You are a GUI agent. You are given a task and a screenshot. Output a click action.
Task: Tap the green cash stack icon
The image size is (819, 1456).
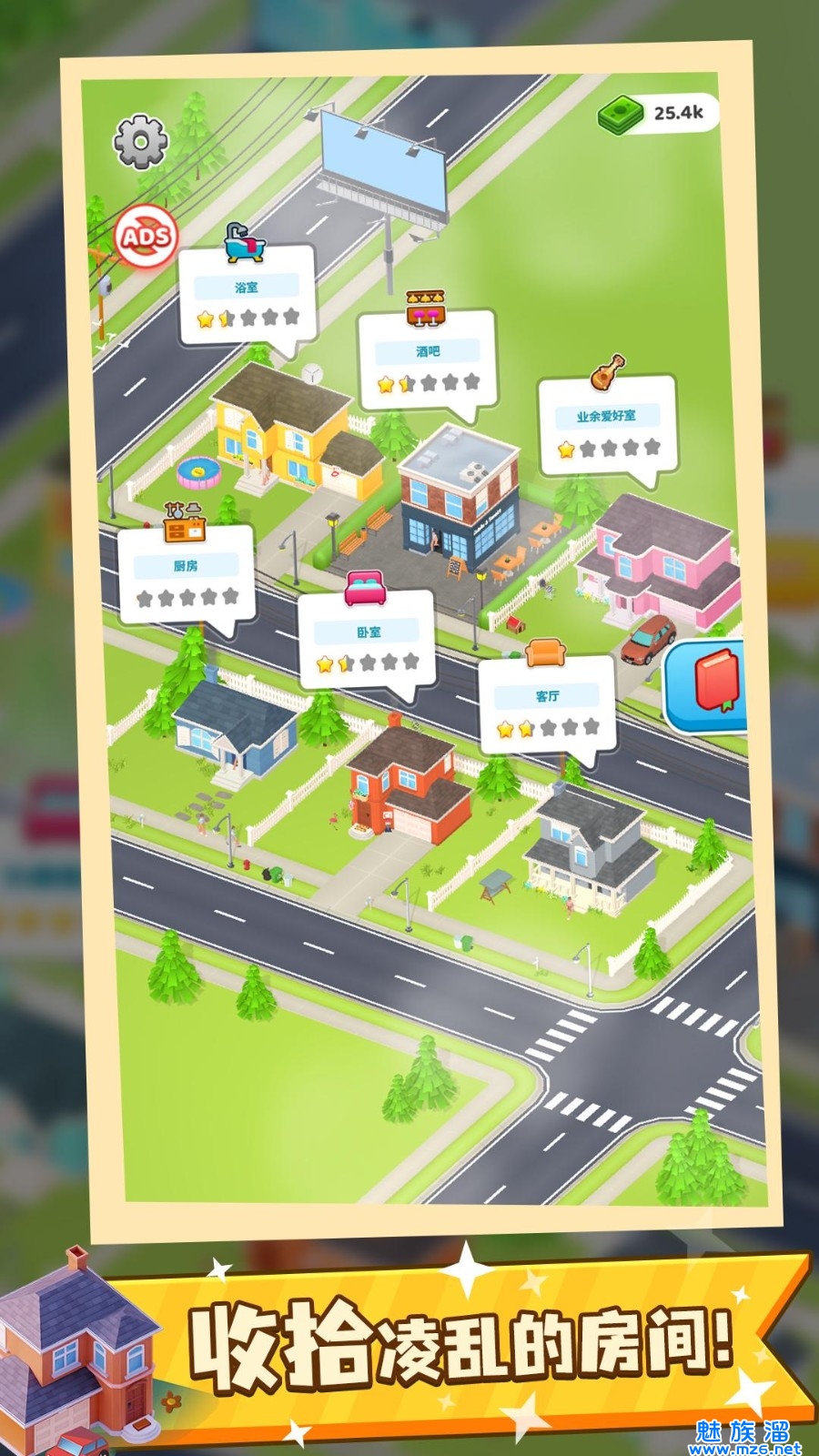pyautogui.click(x=622, y=114)
